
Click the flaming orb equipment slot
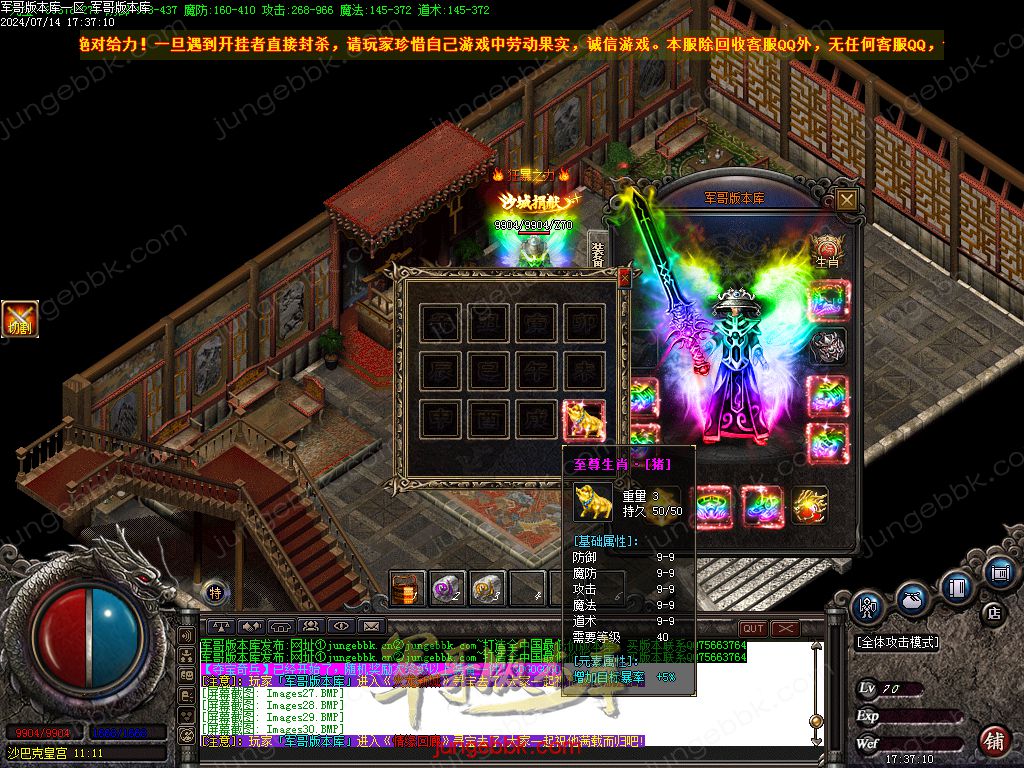click(808, 505)
